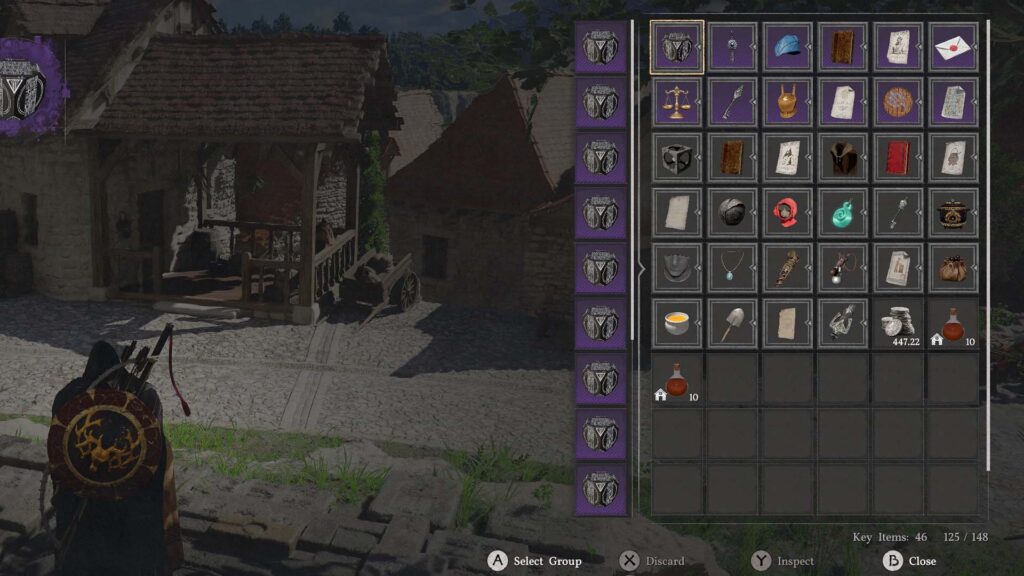Open the red book item slot
The image size is (1024, 576).
897,157
